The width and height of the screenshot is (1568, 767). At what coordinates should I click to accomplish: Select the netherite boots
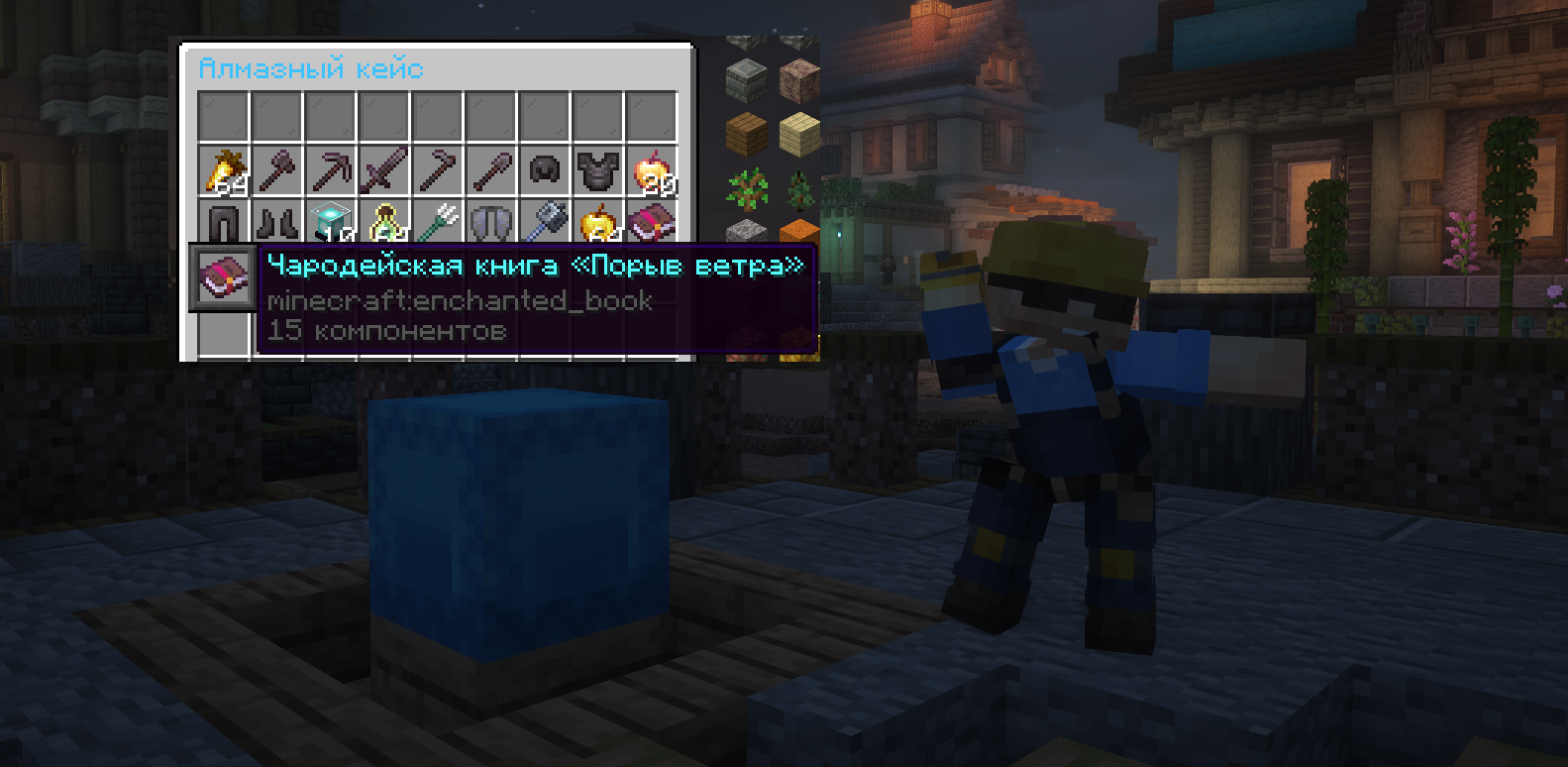[x=277, y=224]
